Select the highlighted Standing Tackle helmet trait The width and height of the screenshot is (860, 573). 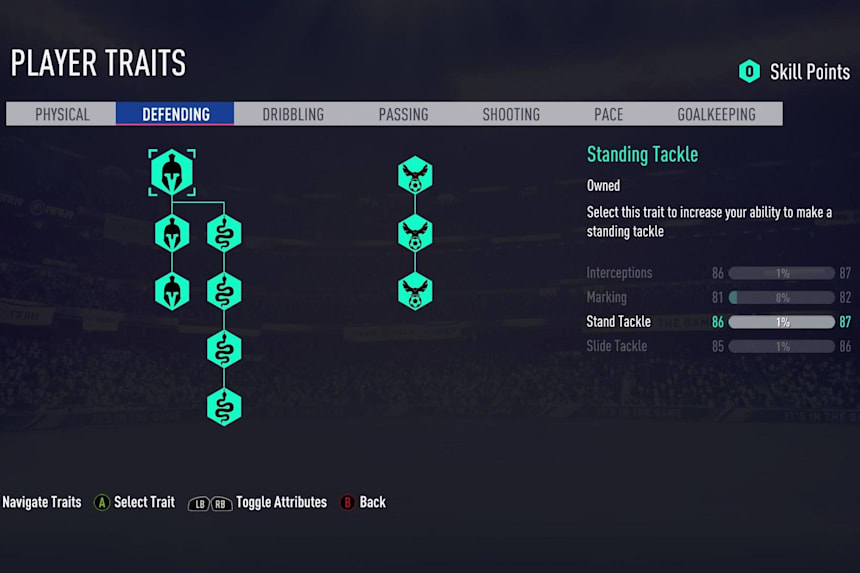point(171,173)
